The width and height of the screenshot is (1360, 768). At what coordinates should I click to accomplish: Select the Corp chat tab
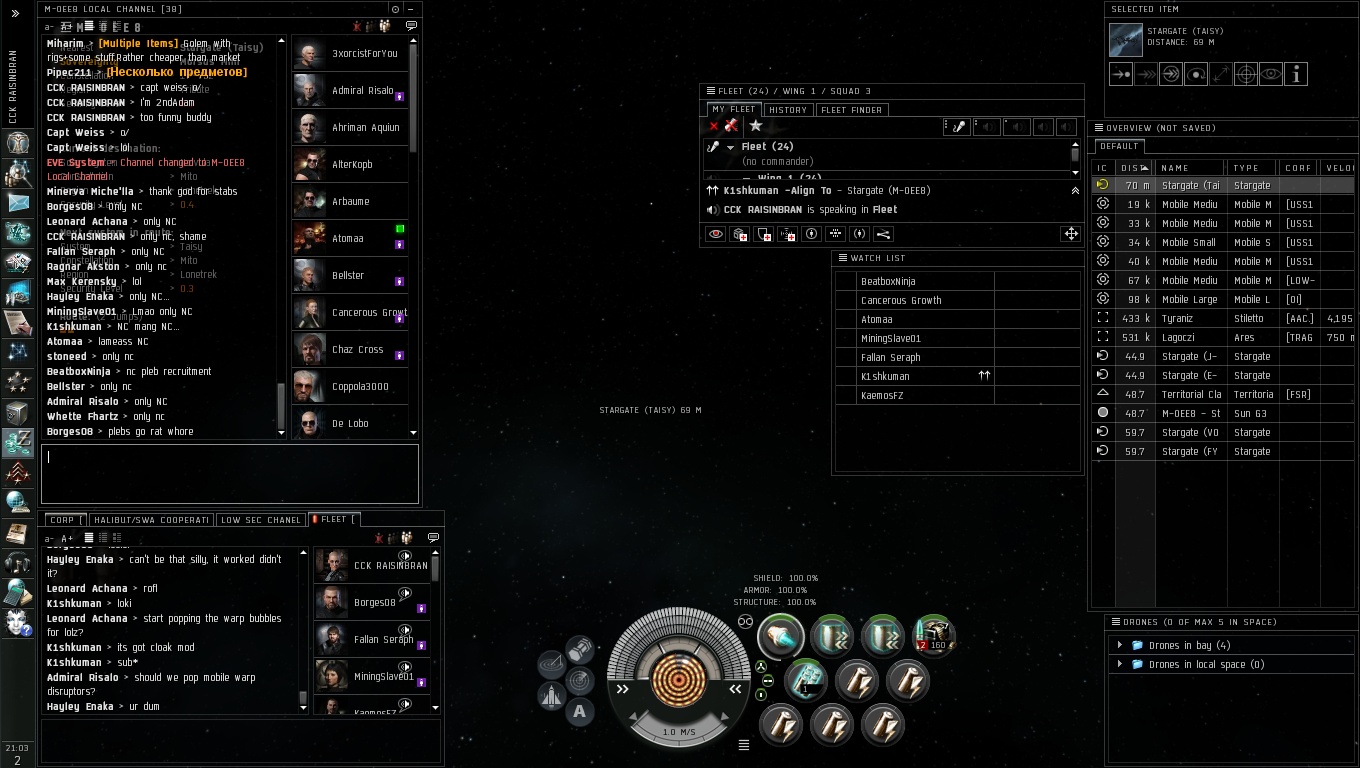coord(64,520)
